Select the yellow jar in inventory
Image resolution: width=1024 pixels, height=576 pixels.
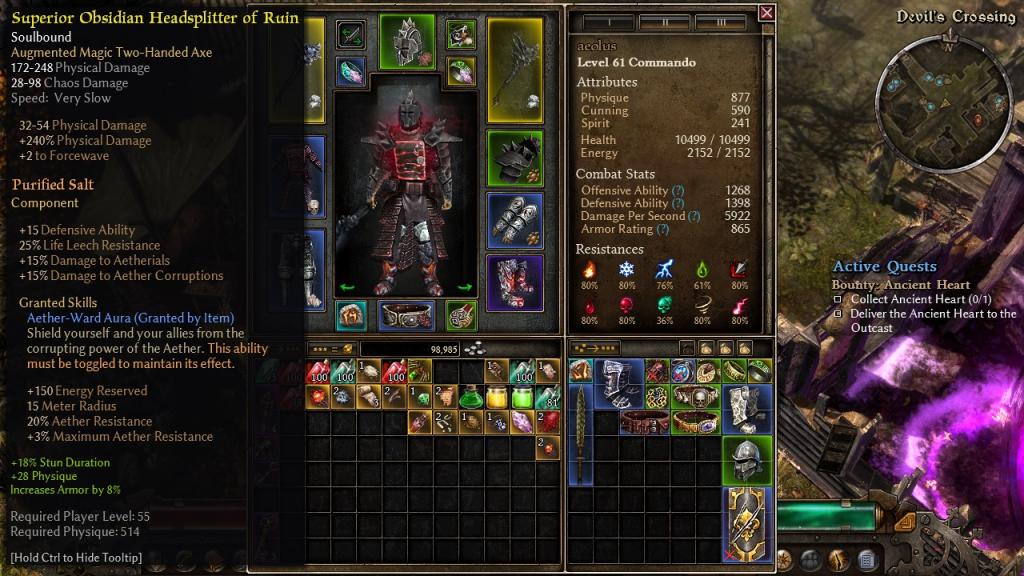point(496,397)
